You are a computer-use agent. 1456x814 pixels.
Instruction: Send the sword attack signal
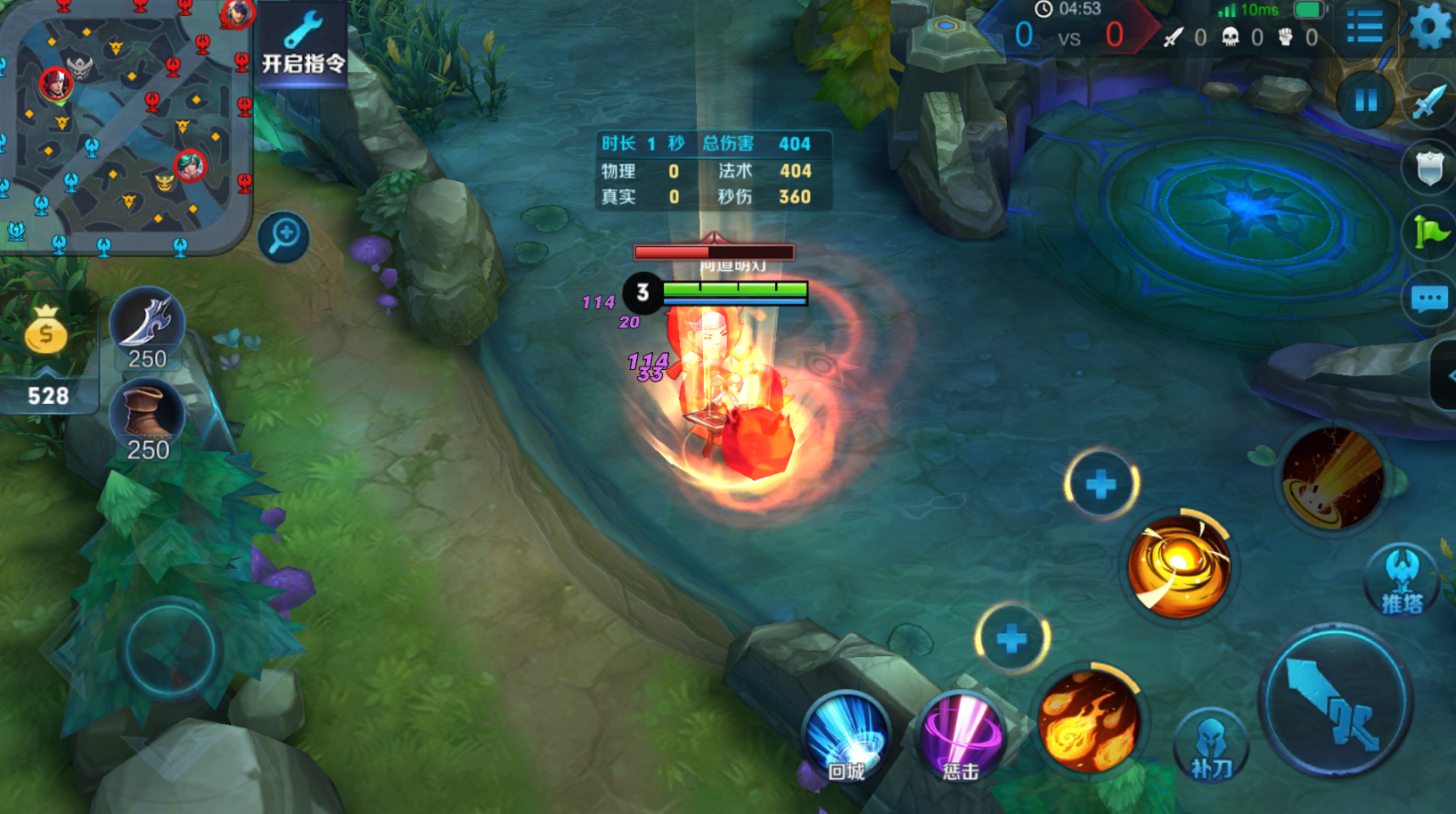tap(1428, 101)
